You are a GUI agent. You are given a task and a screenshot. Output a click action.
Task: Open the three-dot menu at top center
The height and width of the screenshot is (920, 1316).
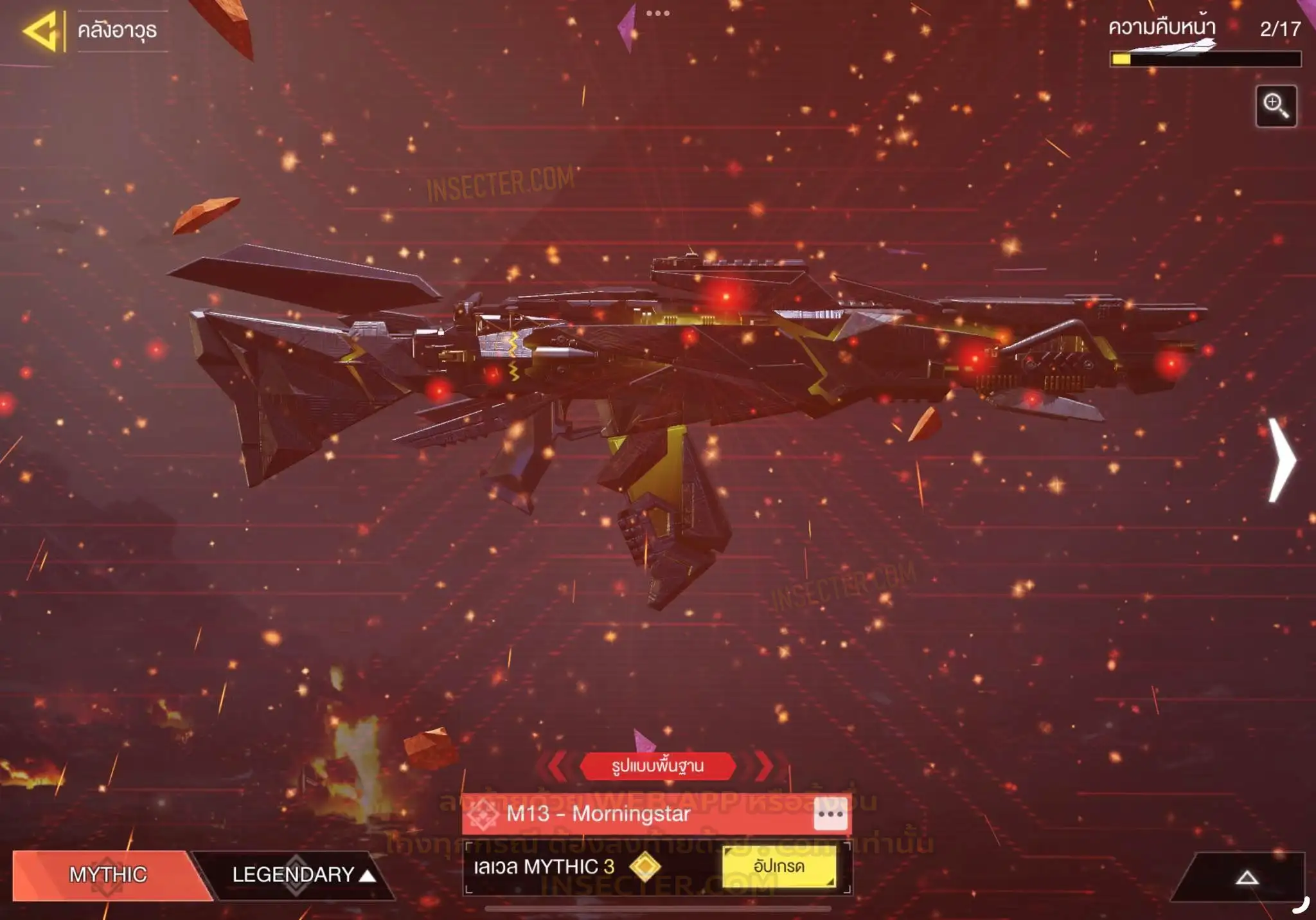tap(658, 13)
